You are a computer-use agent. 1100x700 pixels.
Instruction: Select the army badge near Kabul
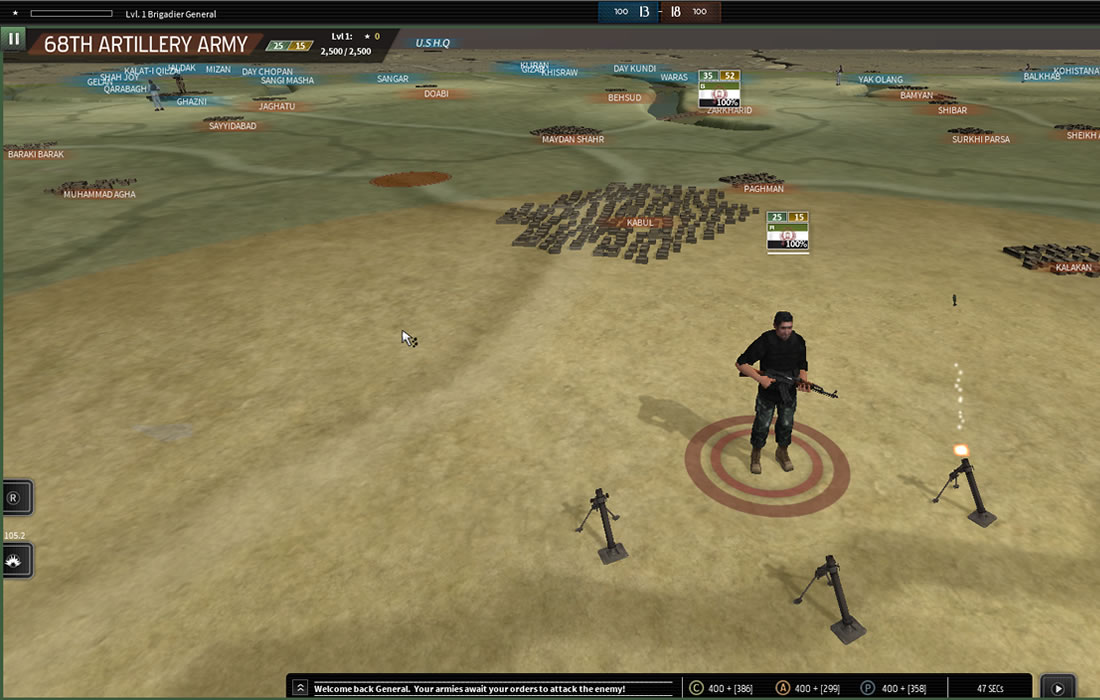[x=787, y=231]
